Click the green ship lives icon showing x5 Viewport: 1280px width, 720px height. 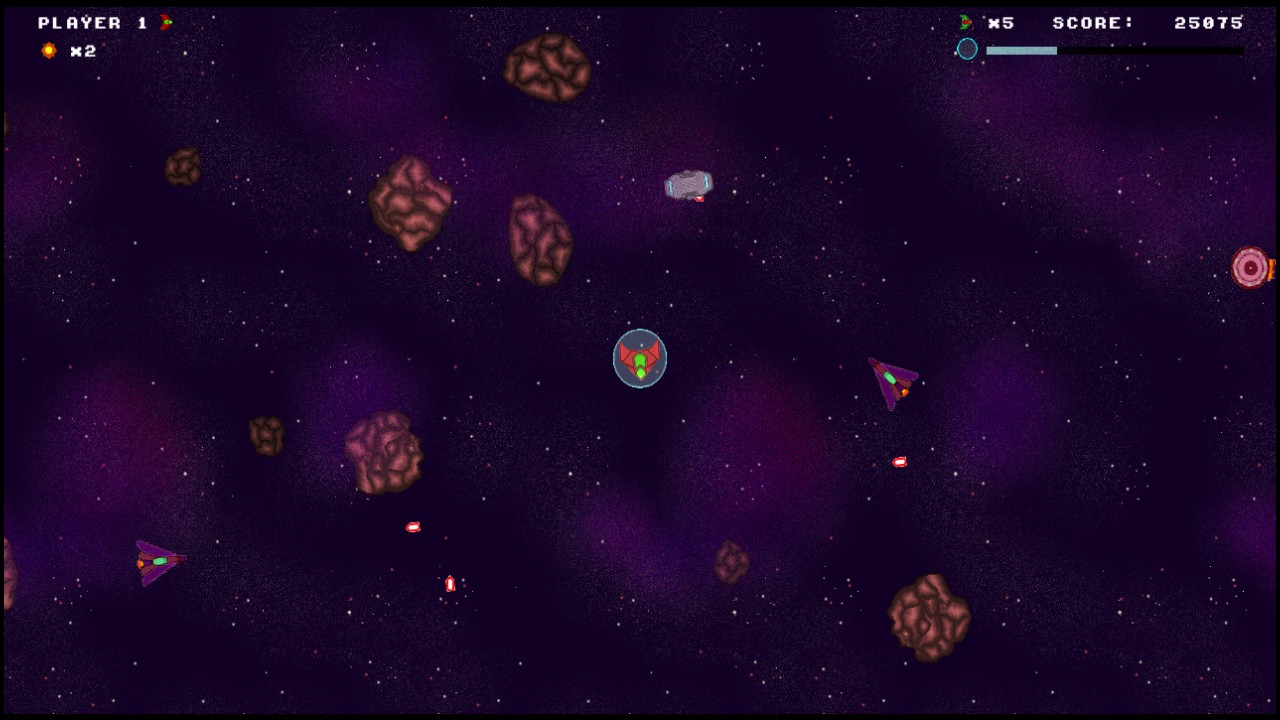pos(963,22)
